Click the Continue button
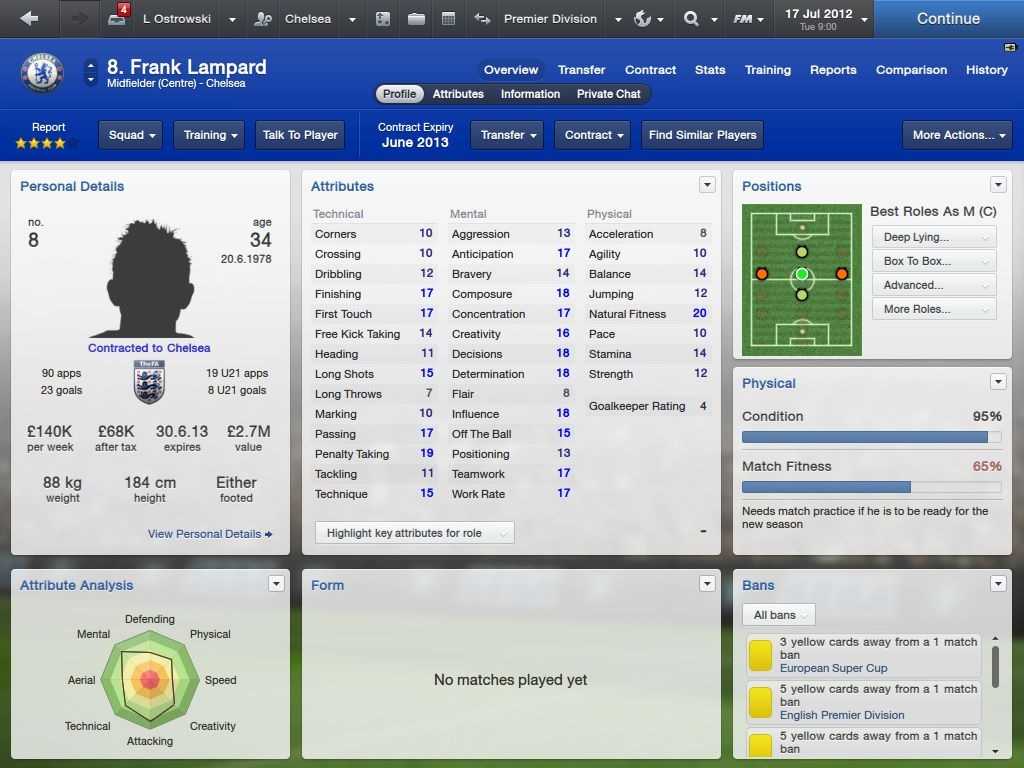Screen dimensions: 1024x768 click(x=948, y=19)
